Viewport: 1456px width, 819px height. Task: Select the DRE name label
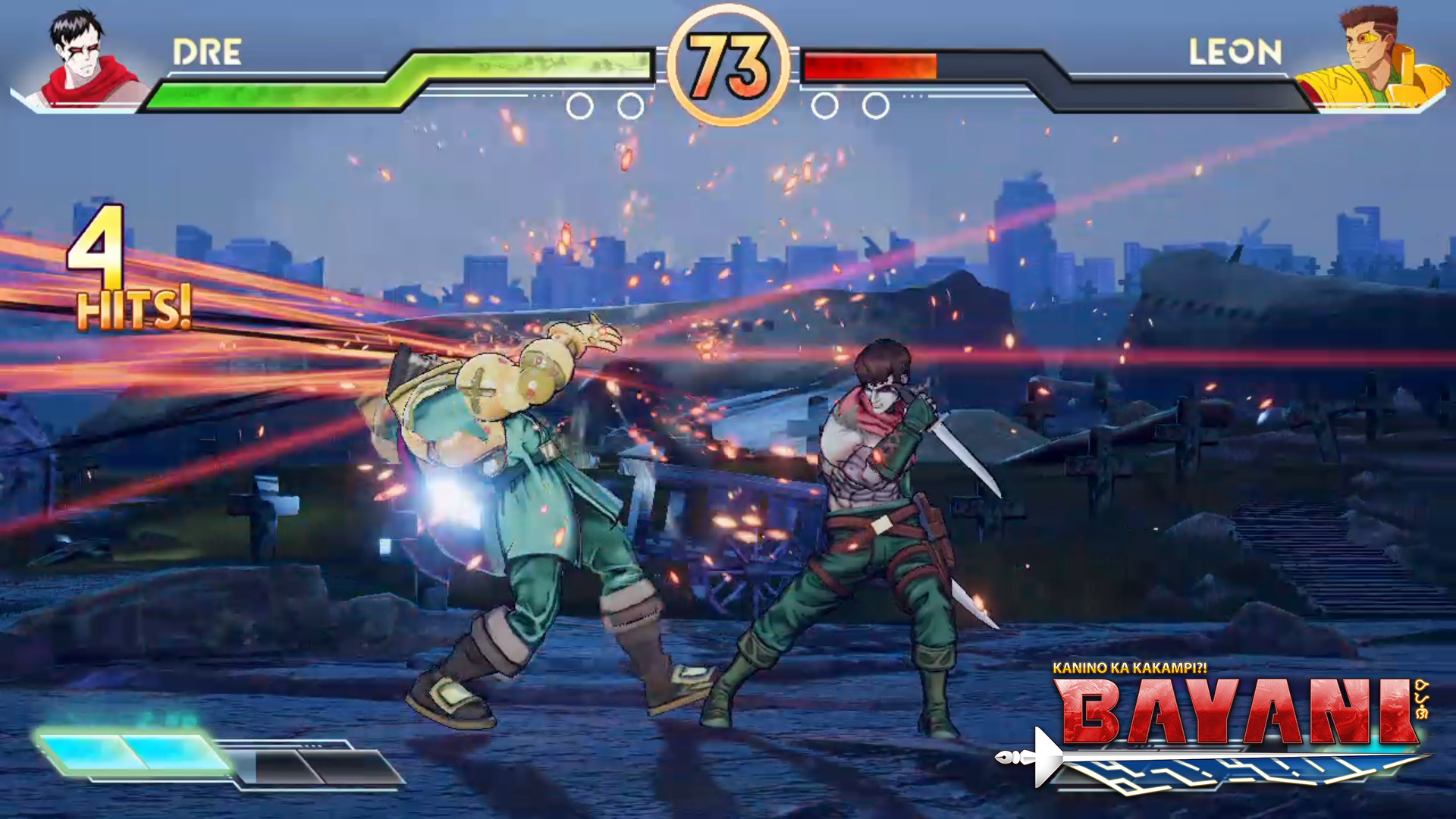click(206, 52)
